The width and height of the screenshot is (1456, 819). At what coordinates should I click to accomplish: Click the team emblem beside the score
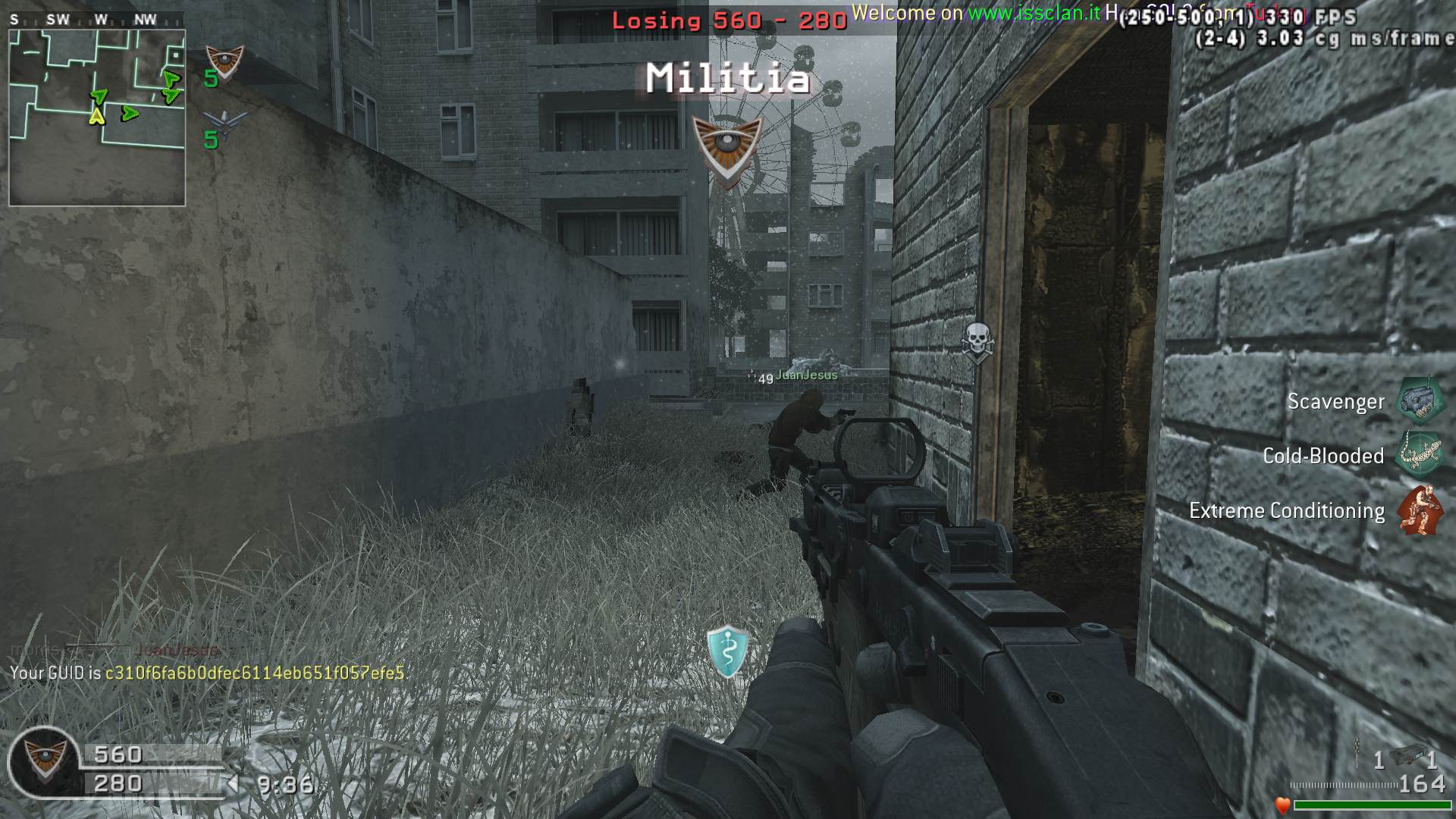tap(45, 761)
